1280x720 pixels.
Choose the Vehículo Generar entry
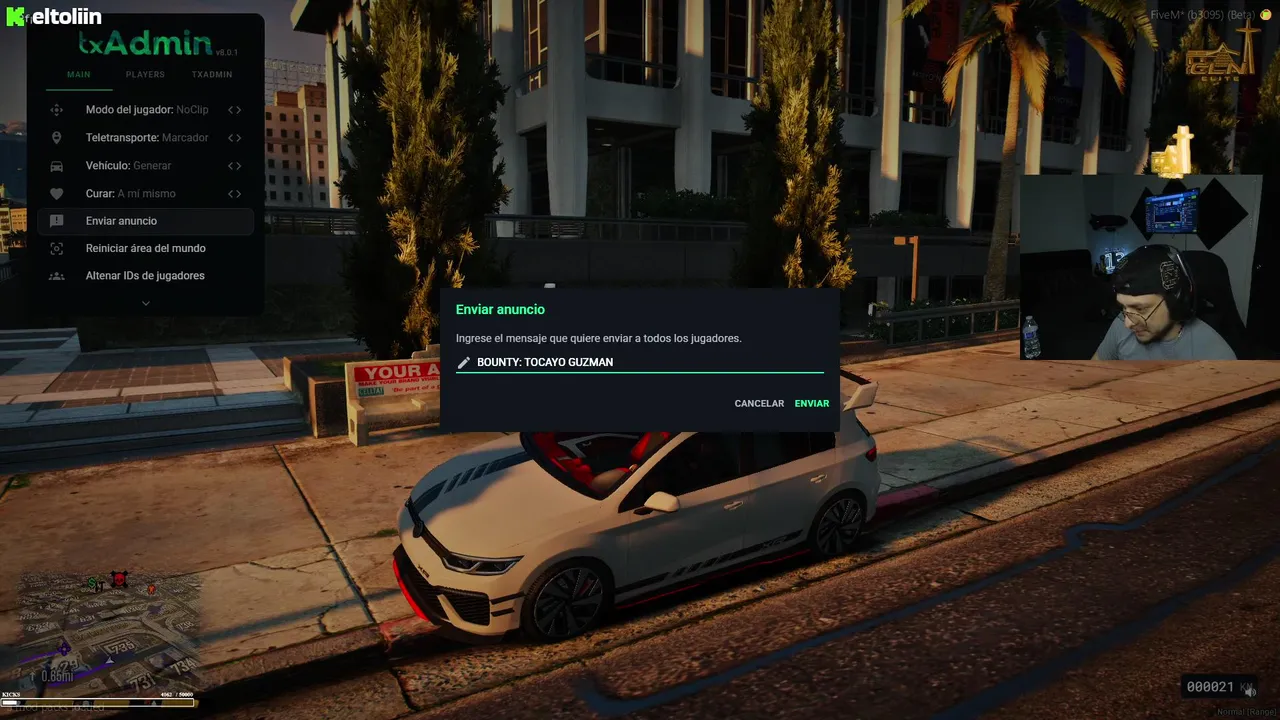point(128,166)
